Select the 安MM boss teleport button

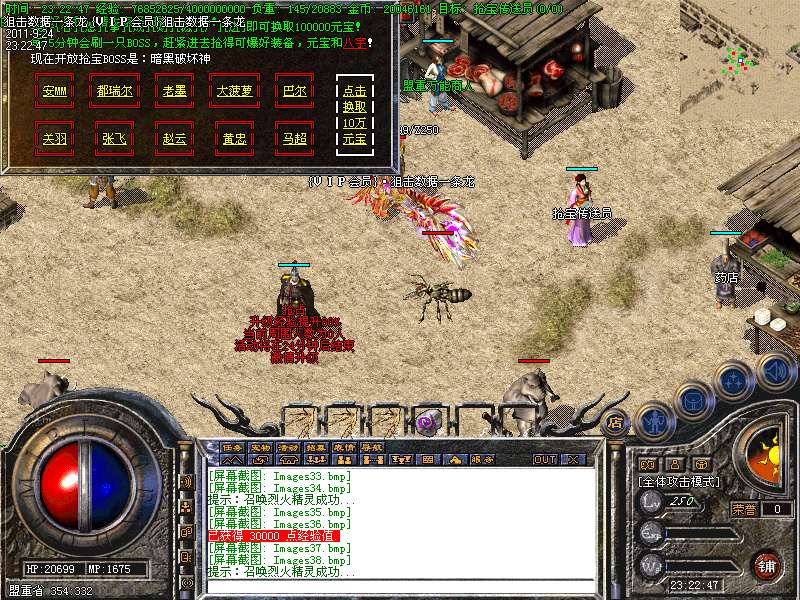[x=55, y=90]
